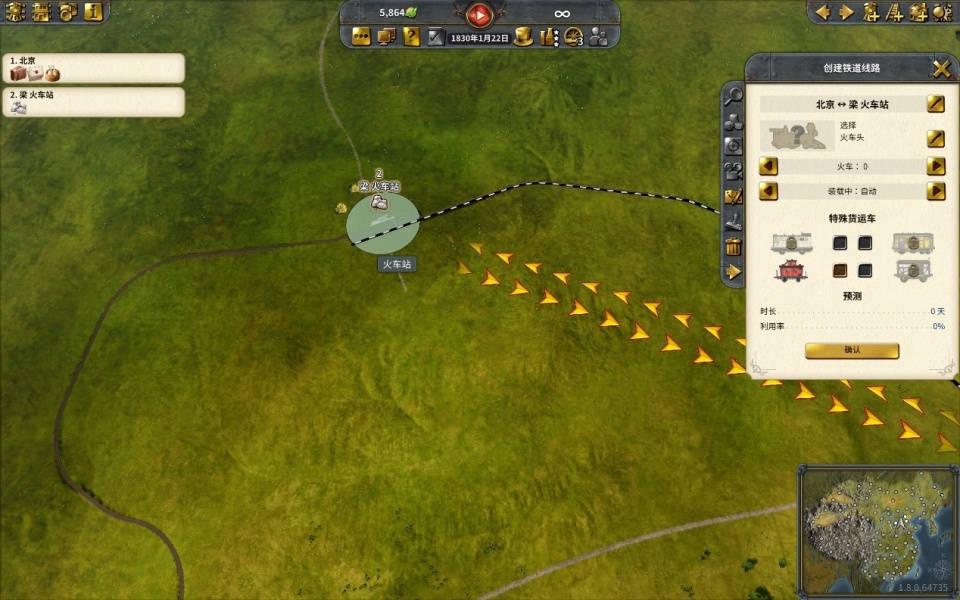Image resolution: width=960 pixels, height=600 pixels.
Task: Switch loading mode to next option
Action: click(x=936, y=191)
